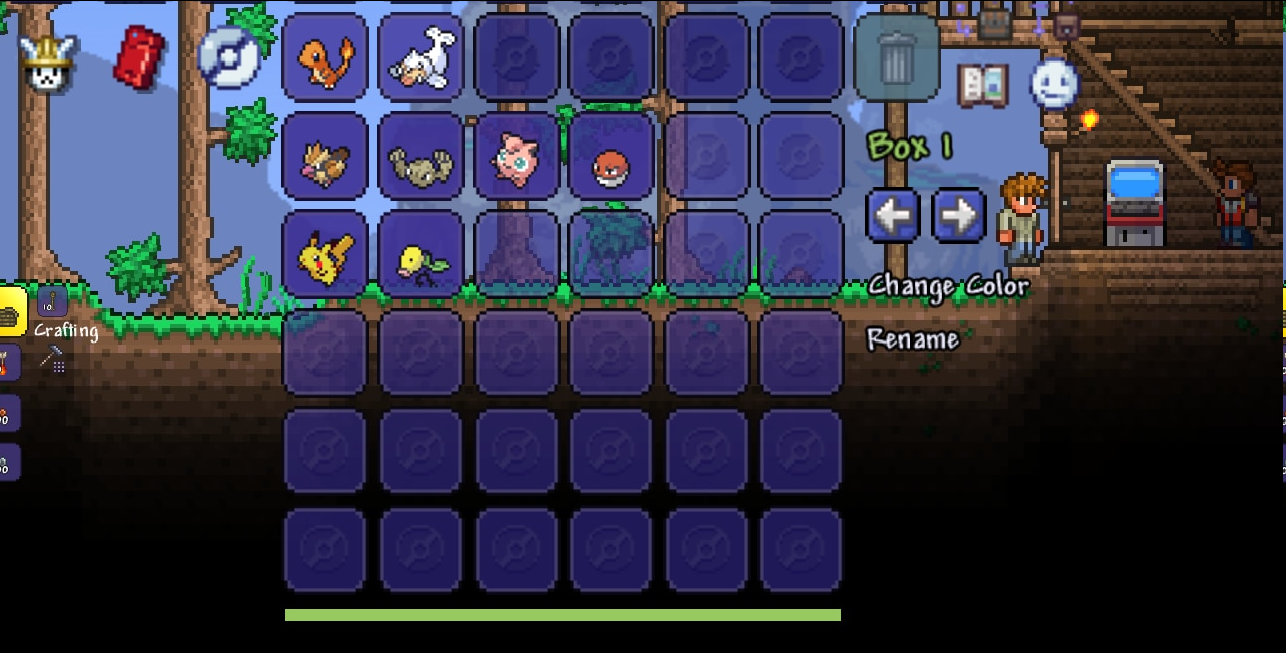Screen dimensions: 1286x653
Task: Choose the Pidgey in the box
Action: pos(325,157)
